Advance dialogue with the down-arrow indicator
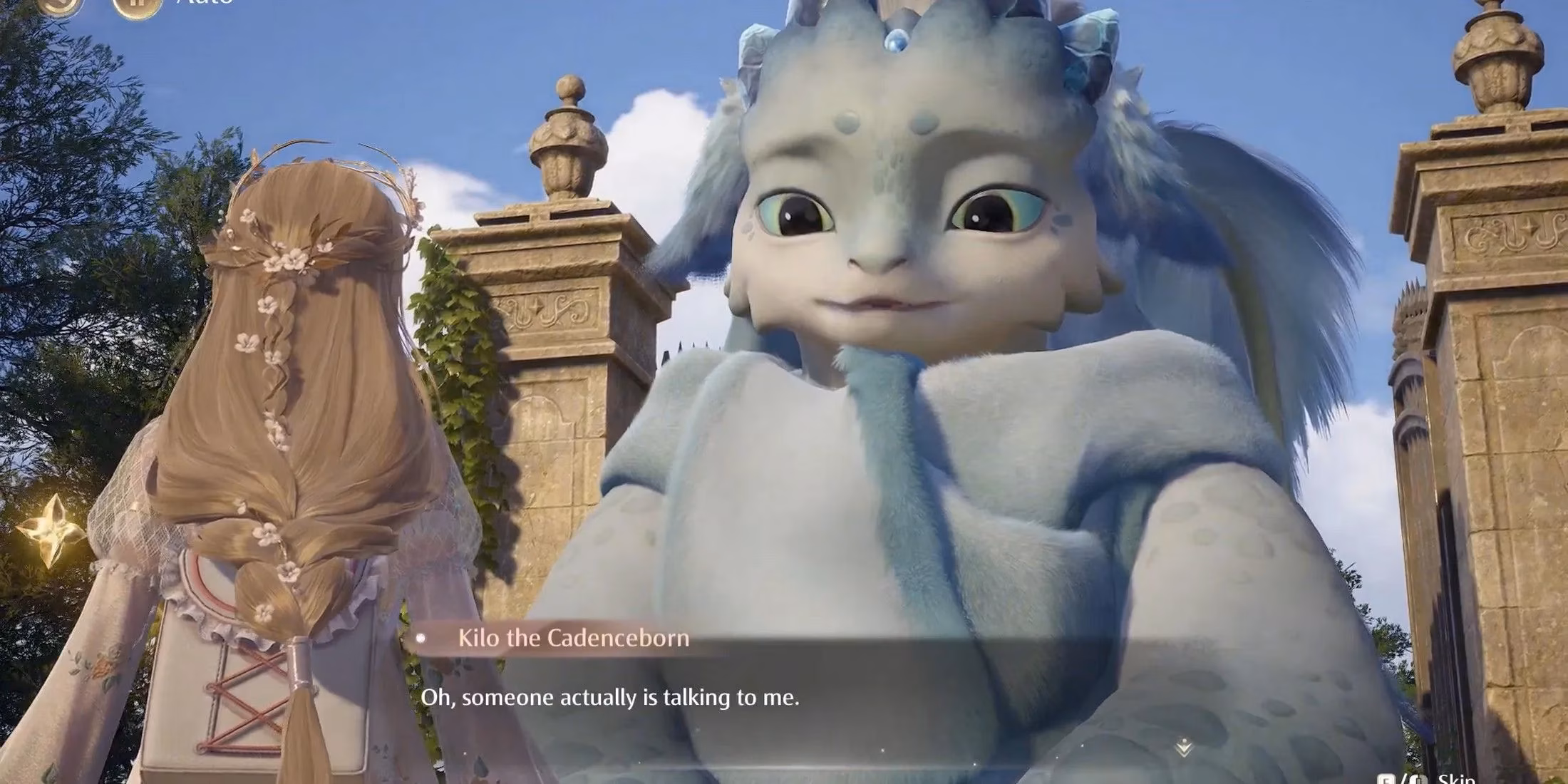 1184,748
